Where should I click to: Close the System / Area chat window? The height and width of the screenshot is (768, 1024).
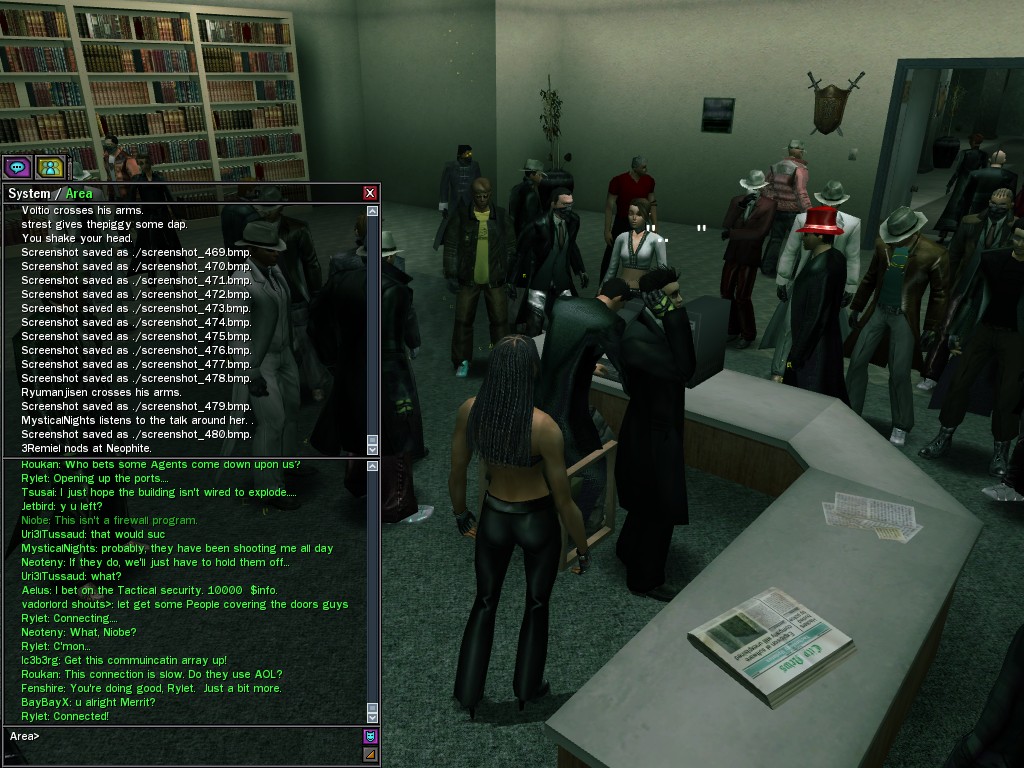pyautogui.click(x=370, y=193)
